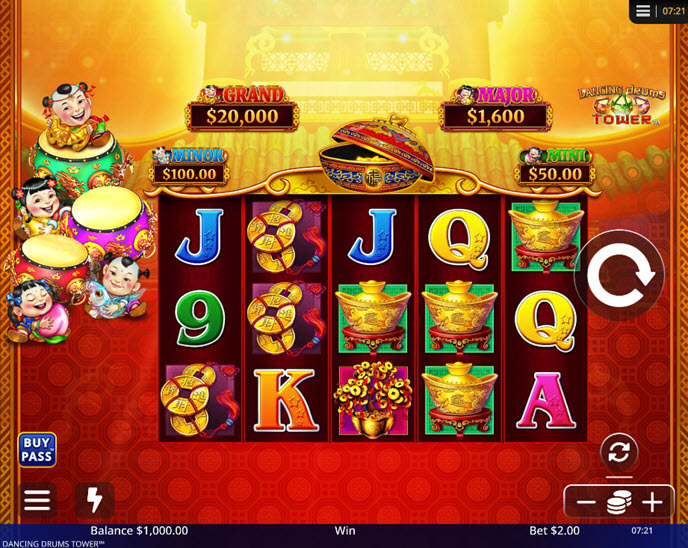Decrease the bet with the minus button
The width and height of the screenshot is (688, 548).
586,502
